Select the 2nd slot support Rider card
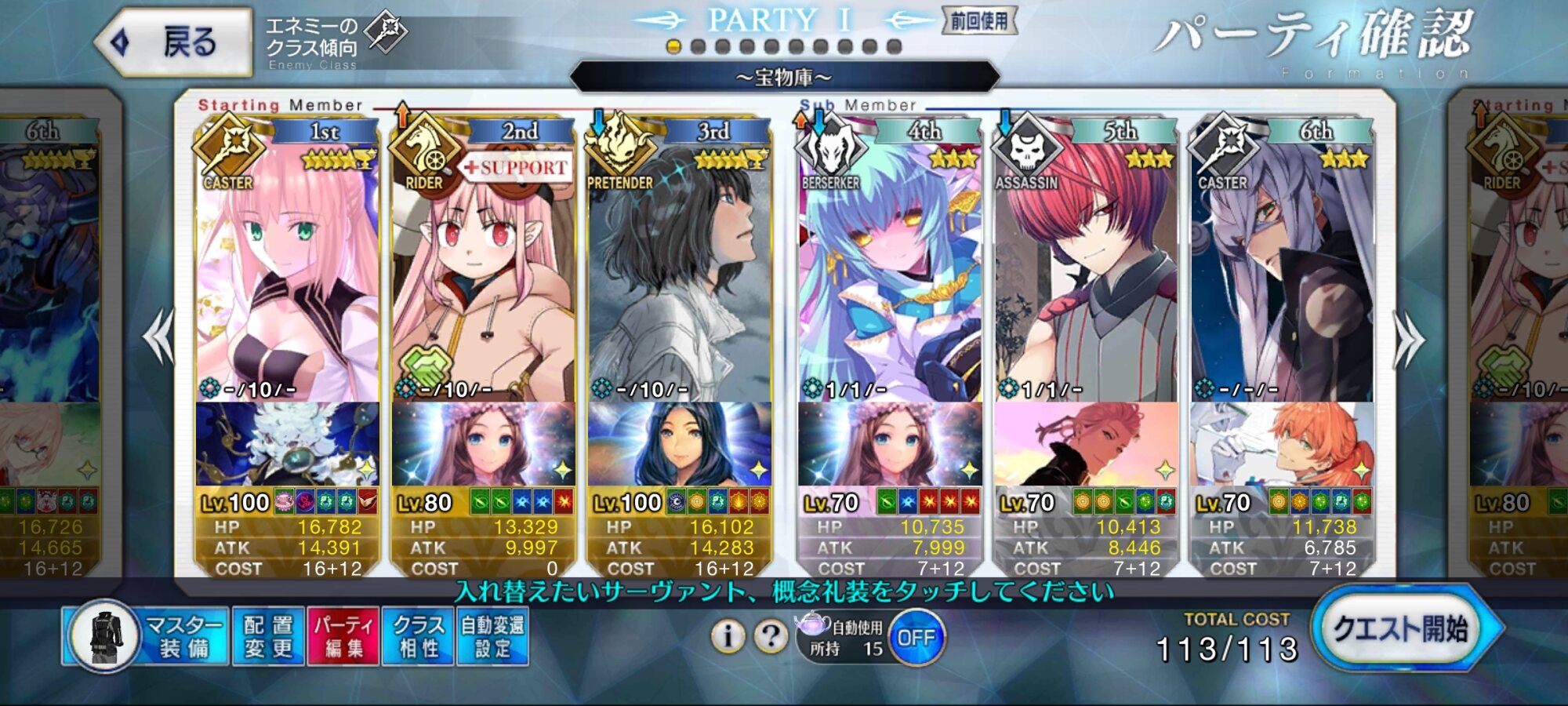This screenshot has height=706, width=1568. (x=483, y=275)
